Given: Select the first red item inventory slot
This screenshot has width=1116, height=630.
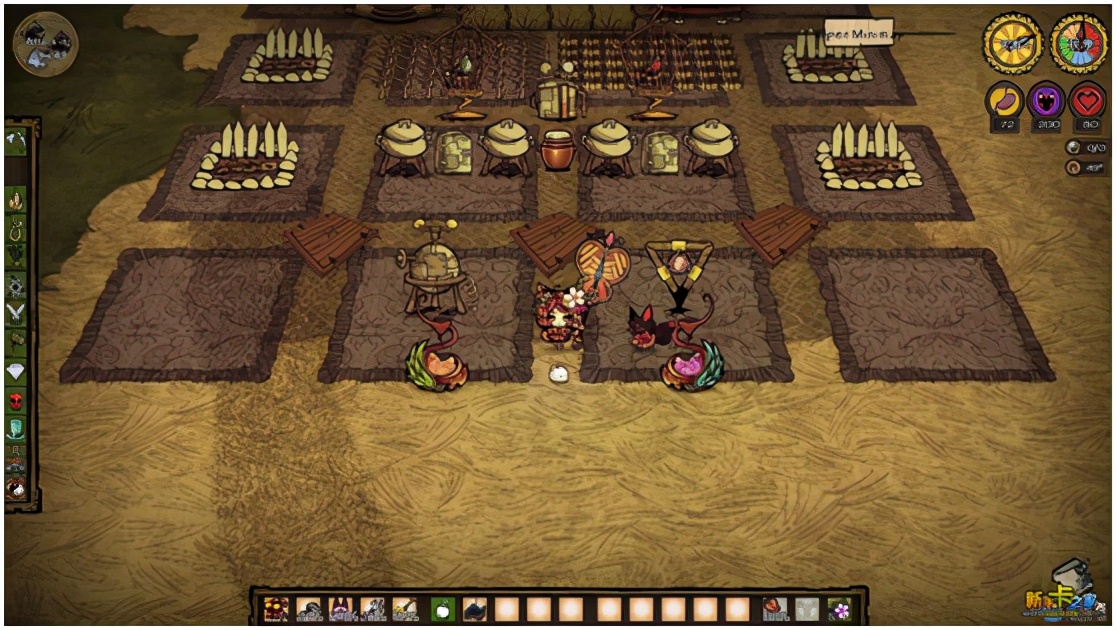Looking at the screenshot, I should [277, 608].
